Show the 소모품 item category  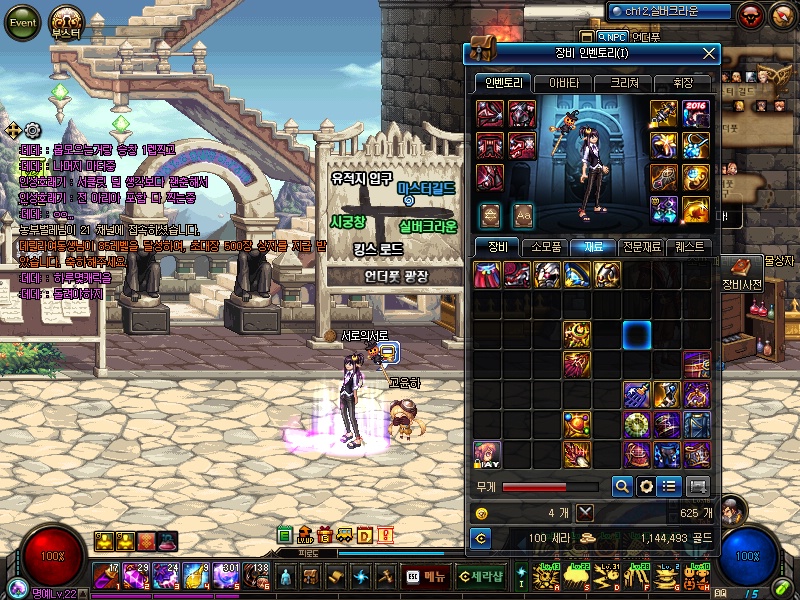[x=547, y=246]
